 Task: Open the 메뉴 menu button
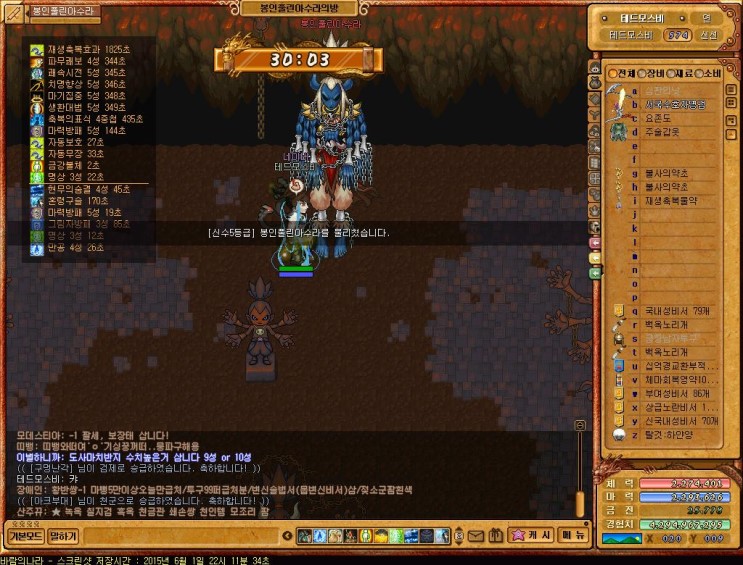point(572,536)
